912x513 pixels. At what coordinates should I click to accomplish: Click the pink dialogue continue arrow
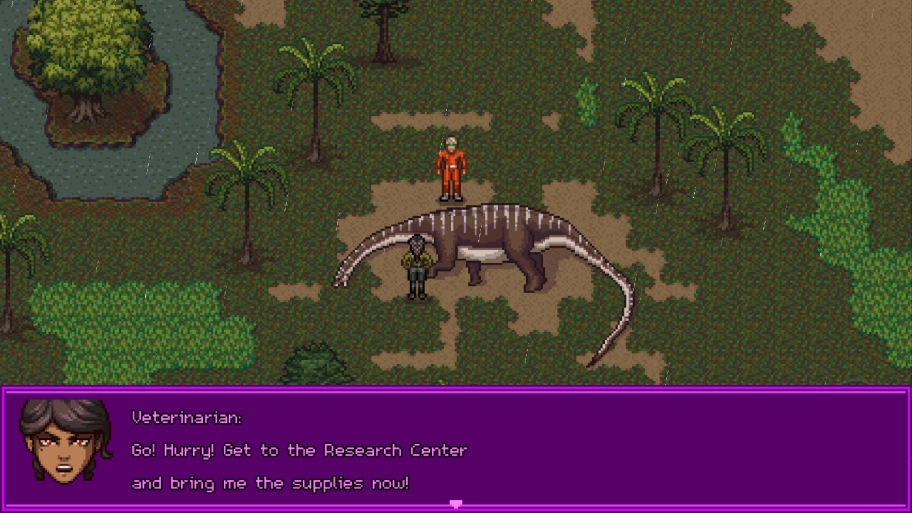coord(456,505)
